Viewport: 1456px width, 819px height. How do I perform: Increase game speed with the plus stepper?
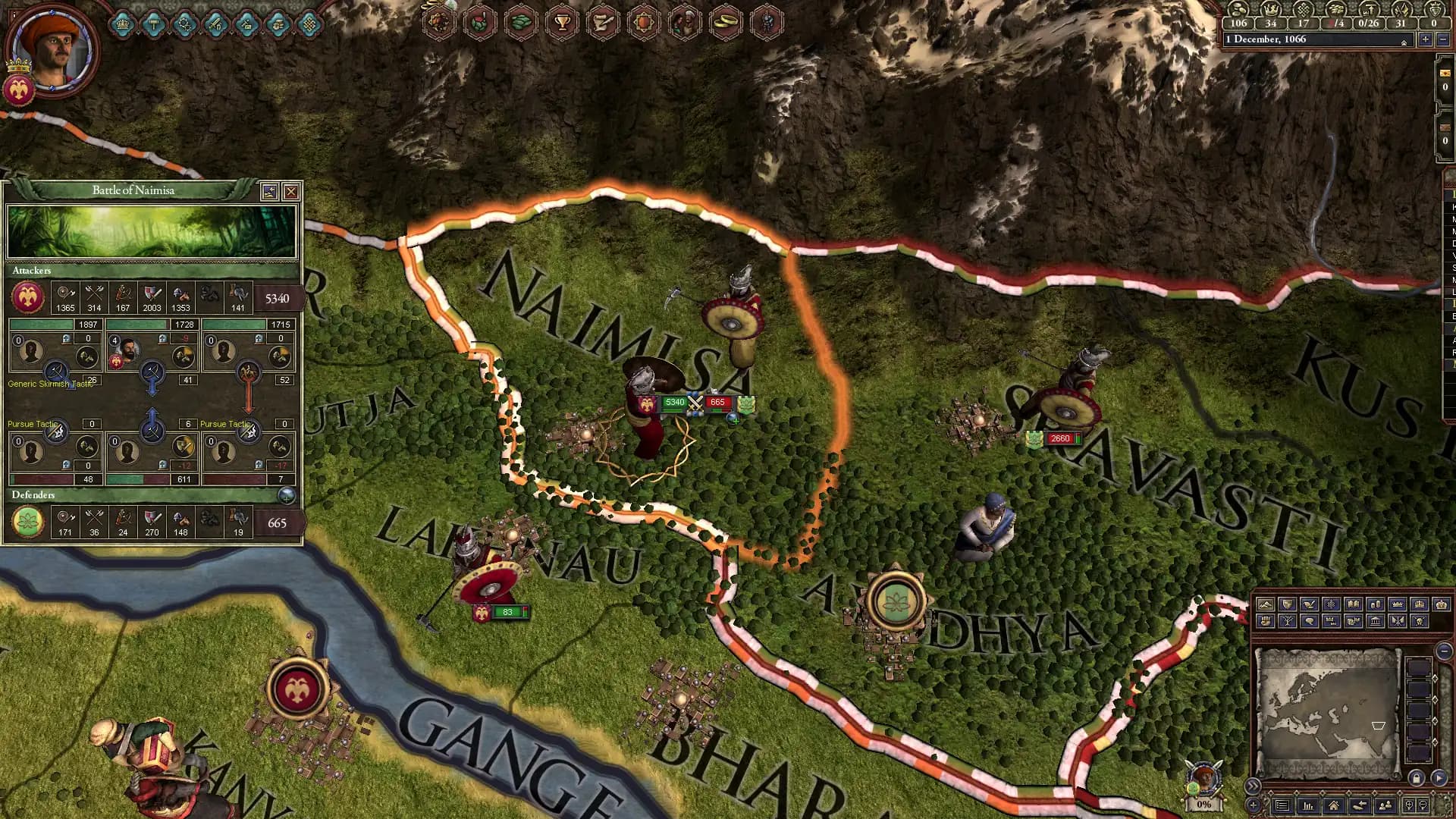click(1426, 39)
